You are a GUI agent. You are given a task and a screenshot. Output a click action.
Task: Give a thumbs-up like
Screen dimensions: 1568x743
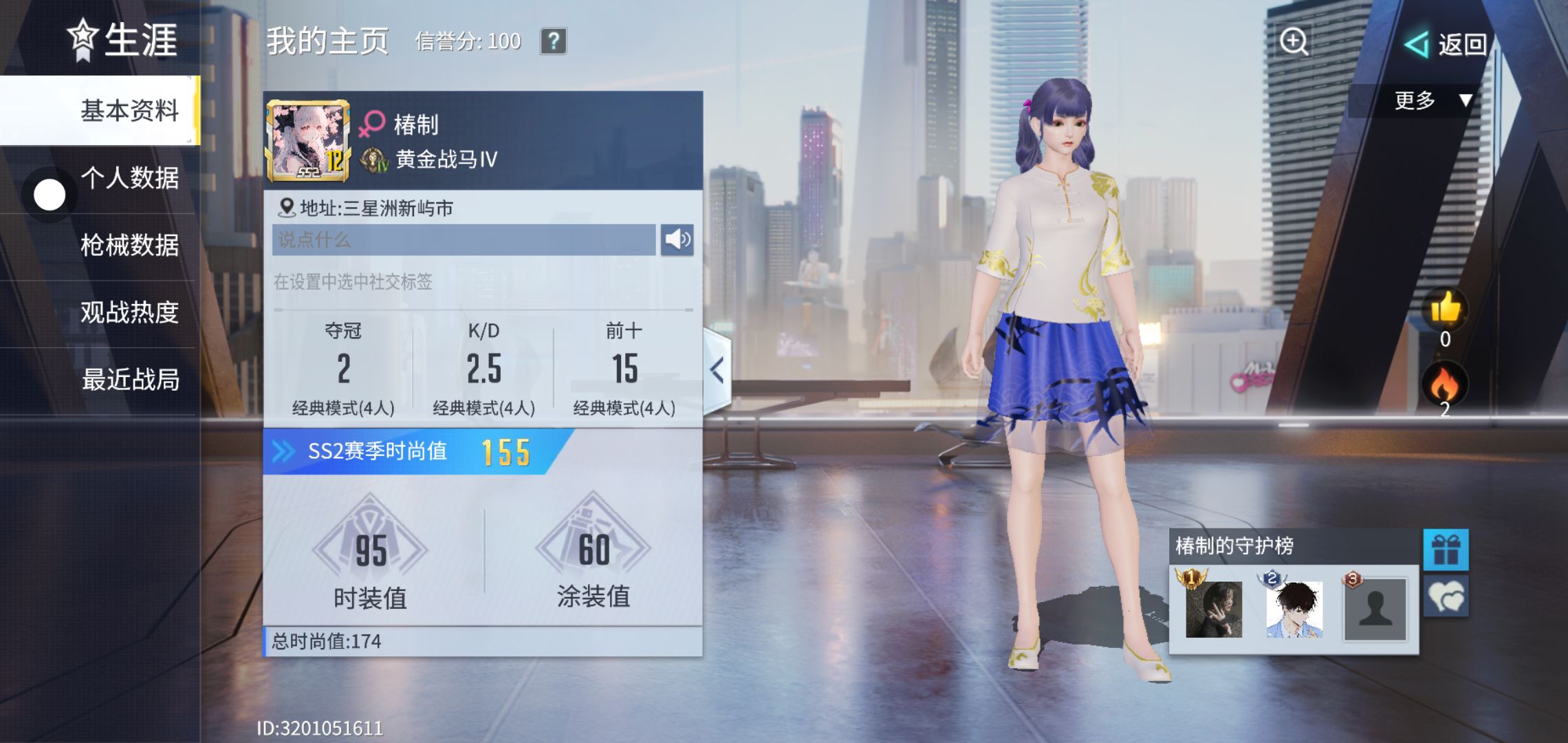pyautogui.click(x=1445, y=309)
